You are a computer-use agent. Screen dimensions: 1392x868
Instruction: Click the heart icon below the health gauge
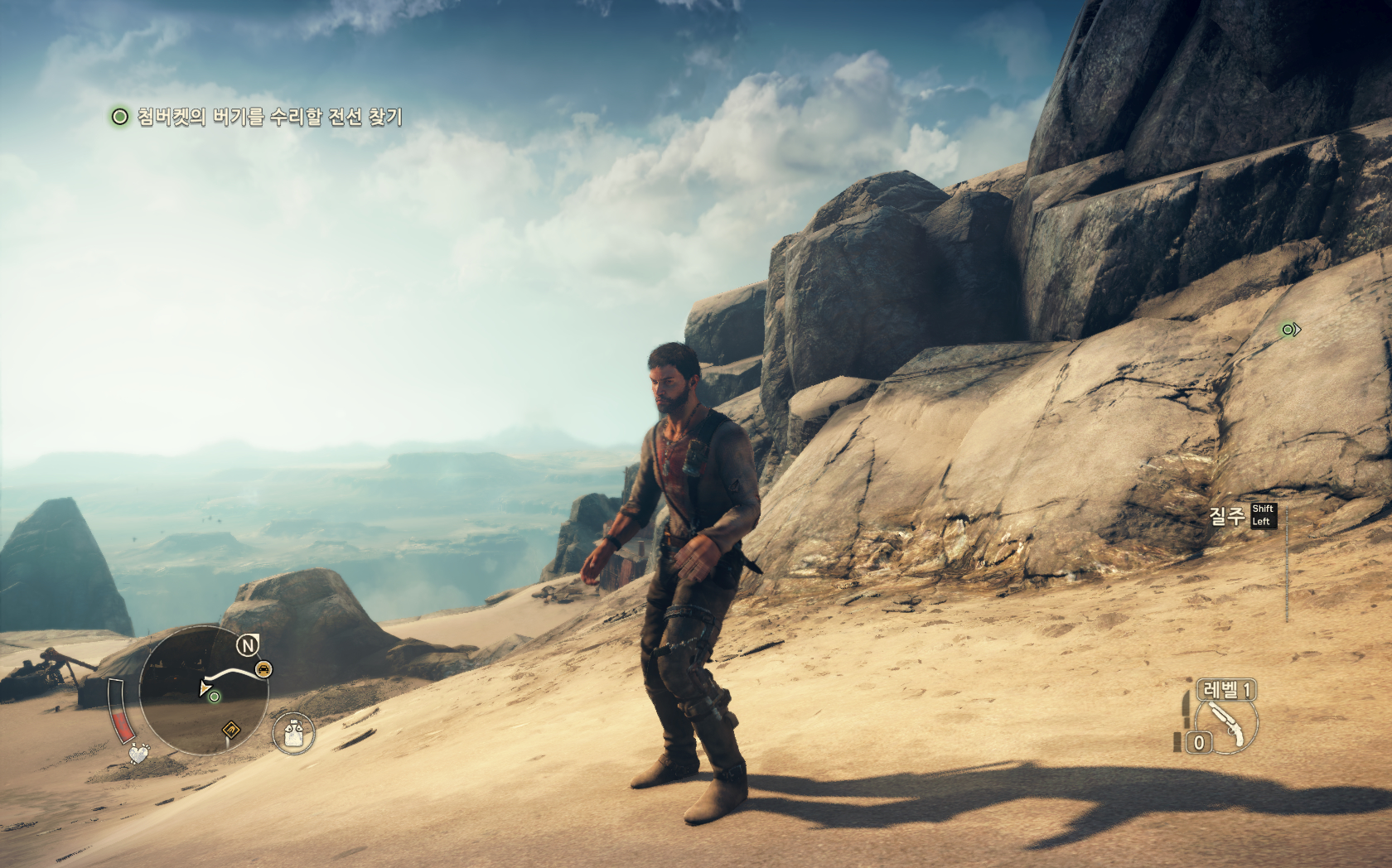coord(139,755)
